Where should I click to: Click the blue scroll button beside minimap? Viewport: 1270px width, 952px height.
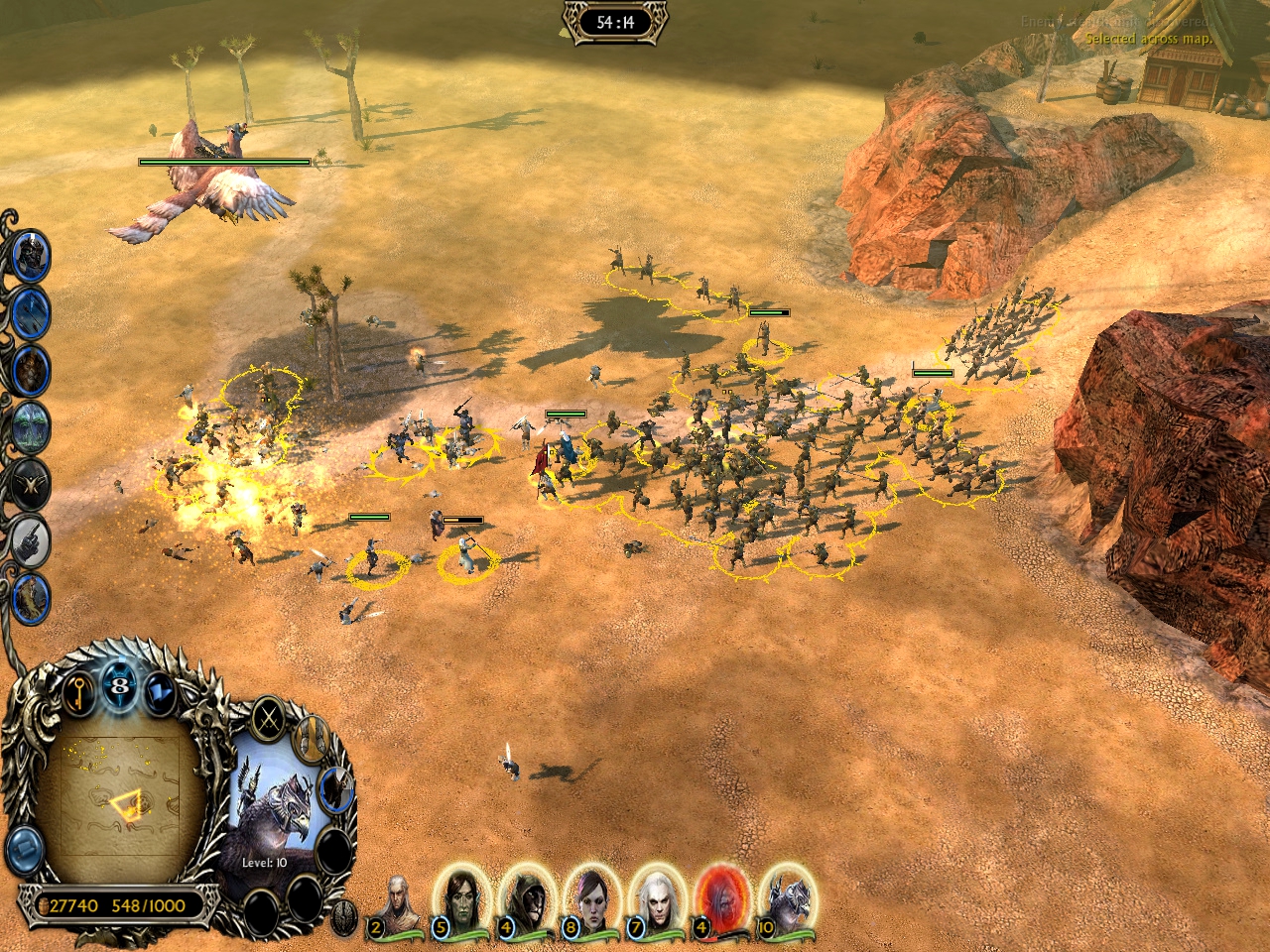point(24,851)
